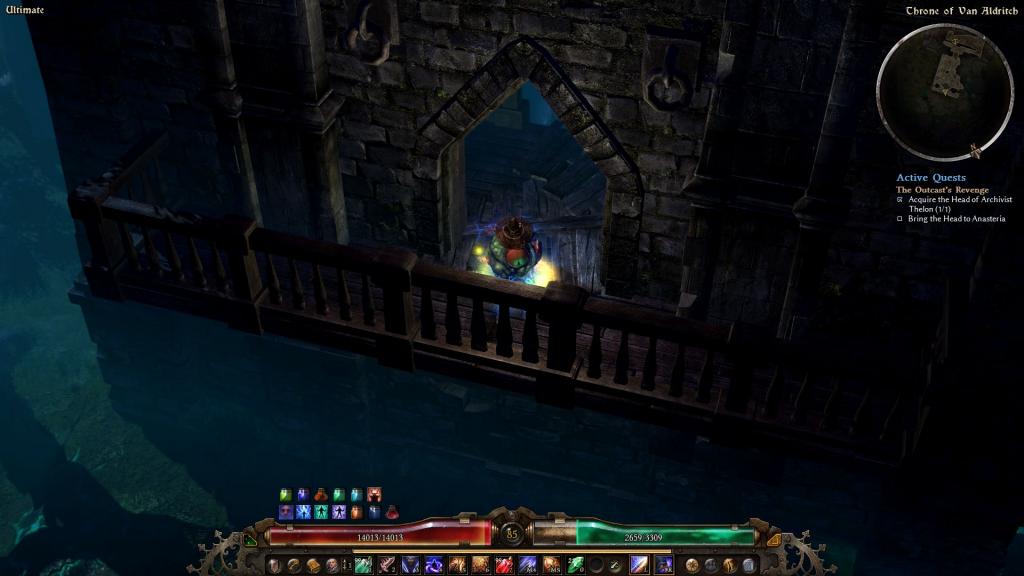Click the grey scroll button at hotbar's end

tap(750, 565)
